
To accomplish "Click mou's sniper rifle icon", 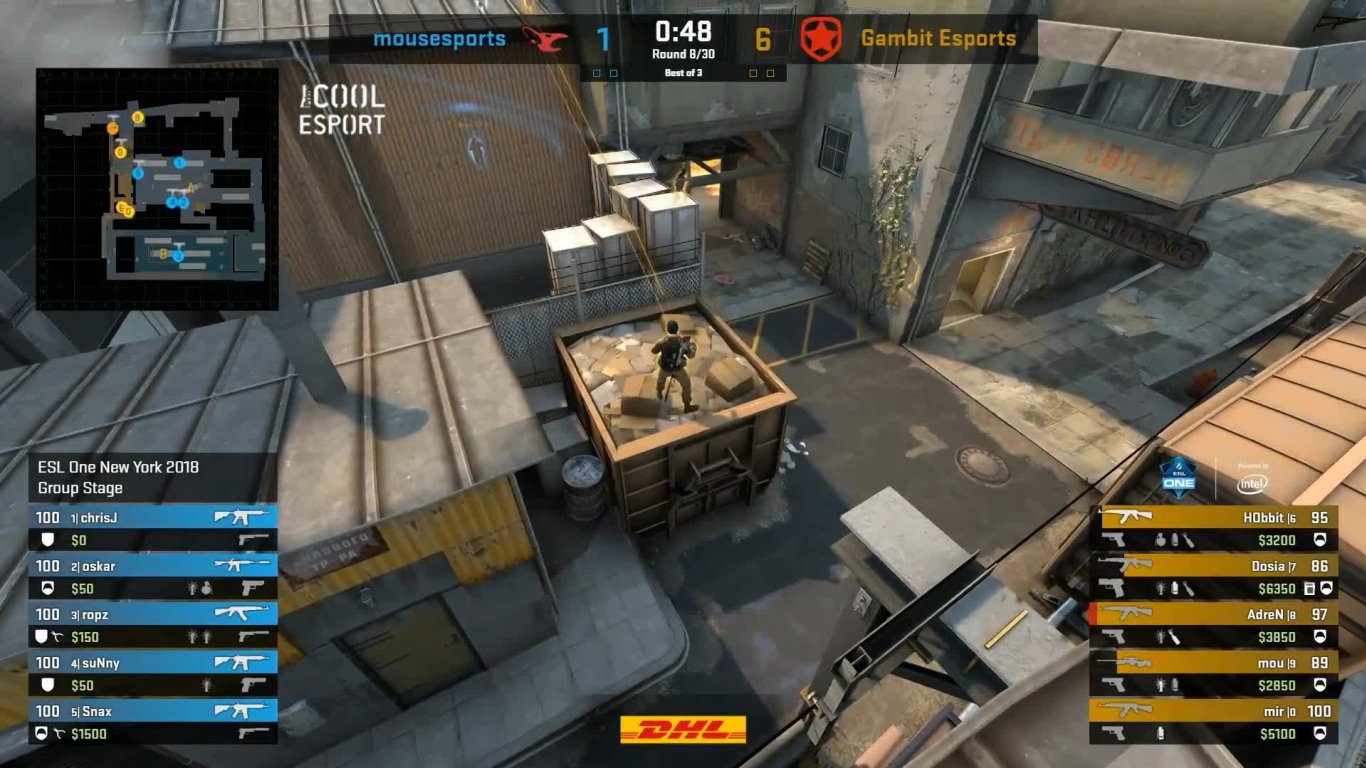I will click(x=1128, y=661).
